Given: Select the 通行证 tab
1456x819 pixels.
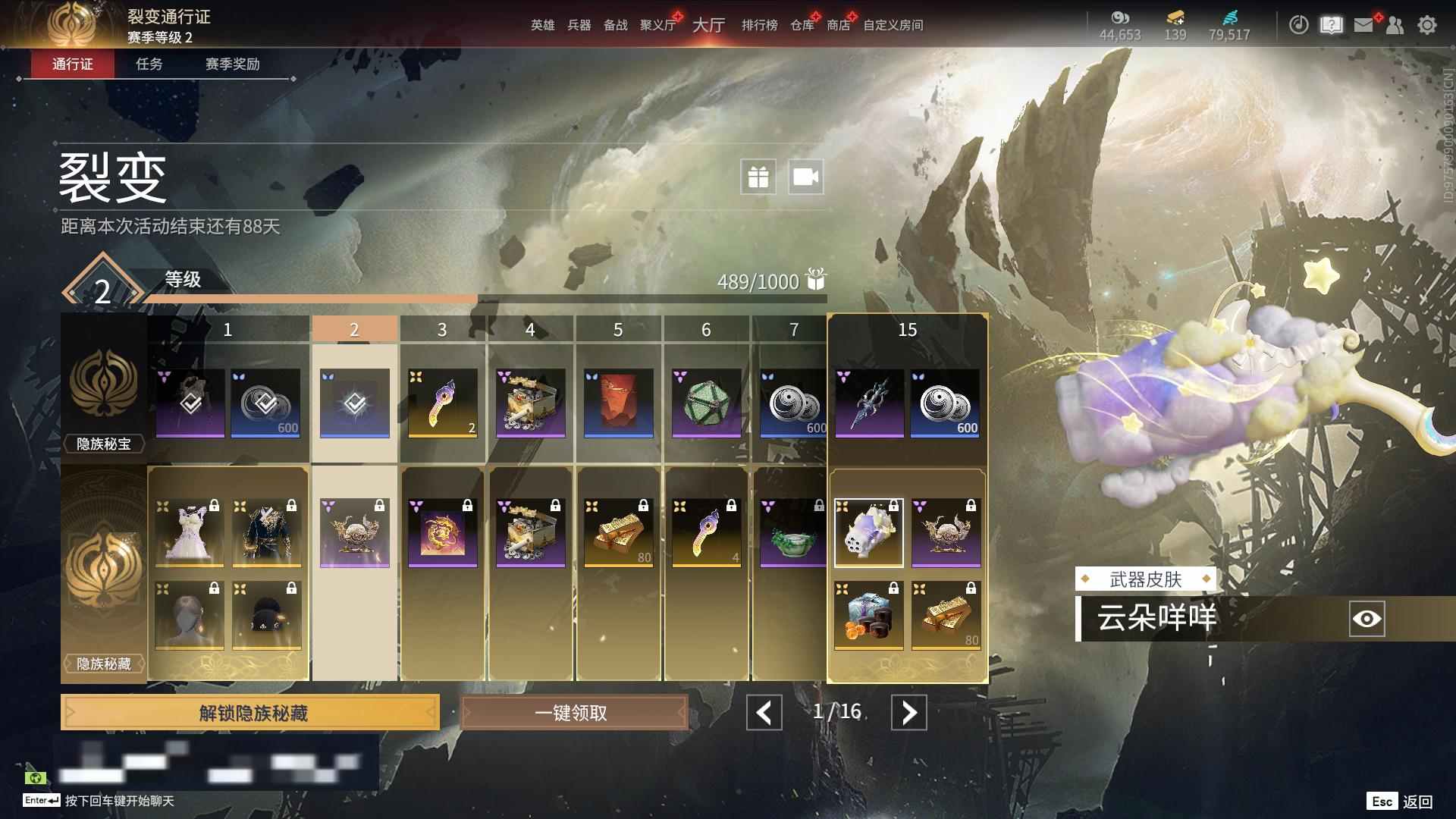Looking at the screenshot, I should (73, 64).
